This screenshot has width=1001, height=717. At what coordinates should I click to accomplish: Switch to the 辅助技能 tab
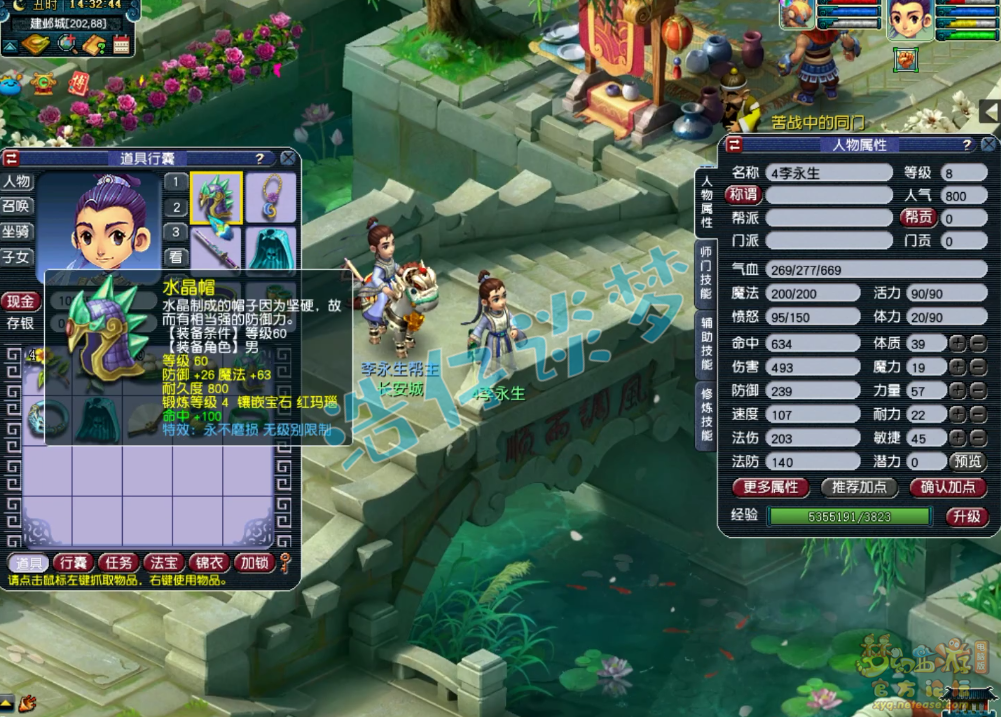click(706, 343)
